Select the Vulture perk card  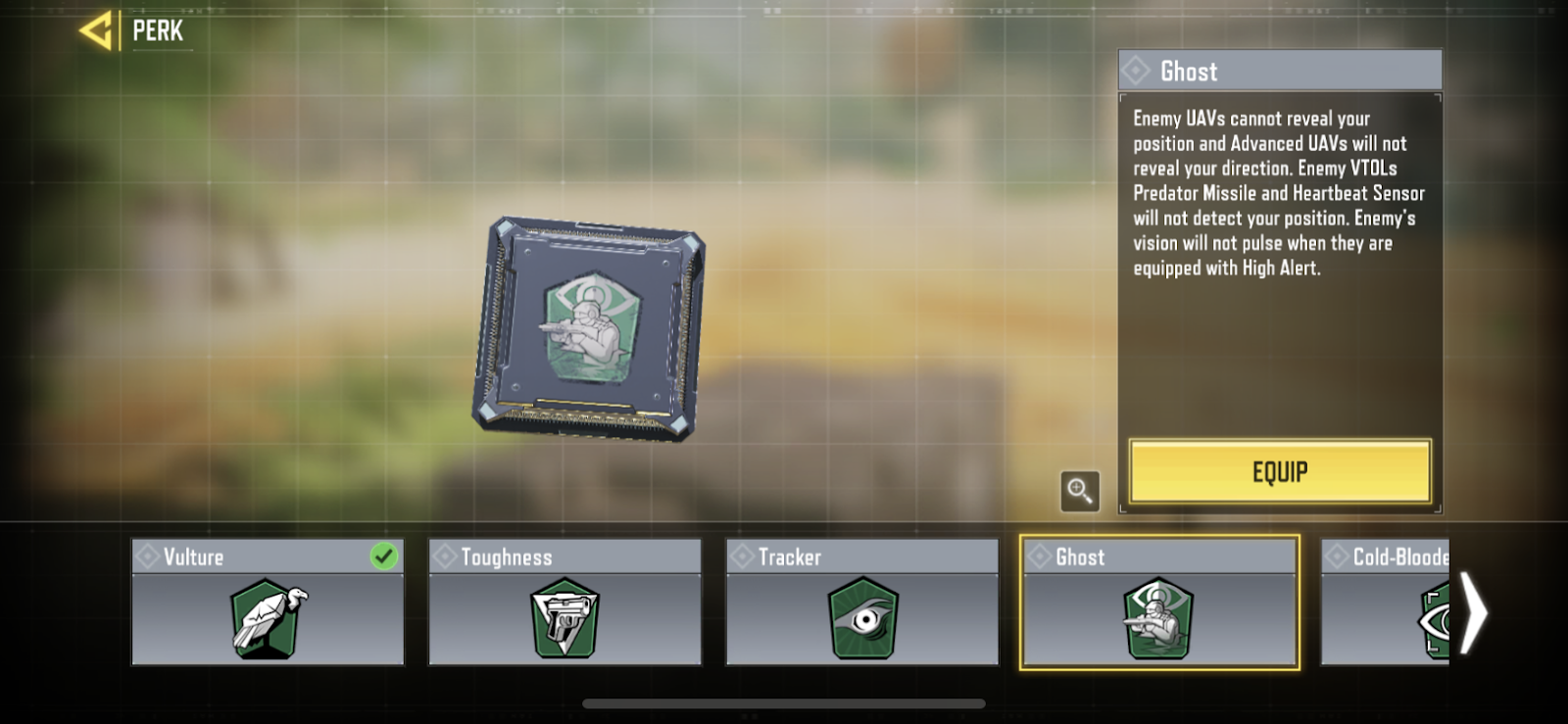tap(268, 603)
